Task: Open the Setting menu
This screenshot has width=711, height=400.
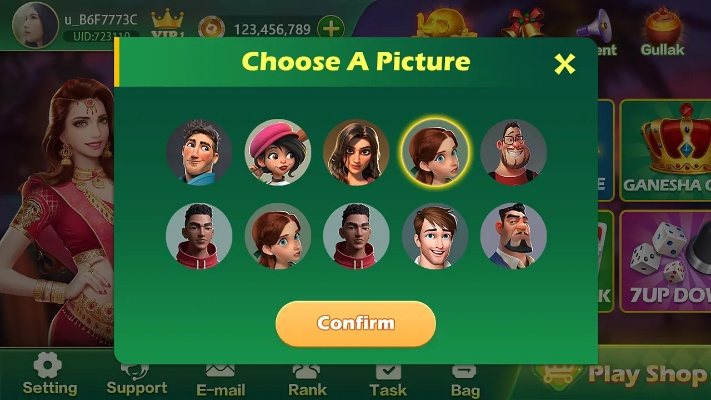Action: coord(49,375)
